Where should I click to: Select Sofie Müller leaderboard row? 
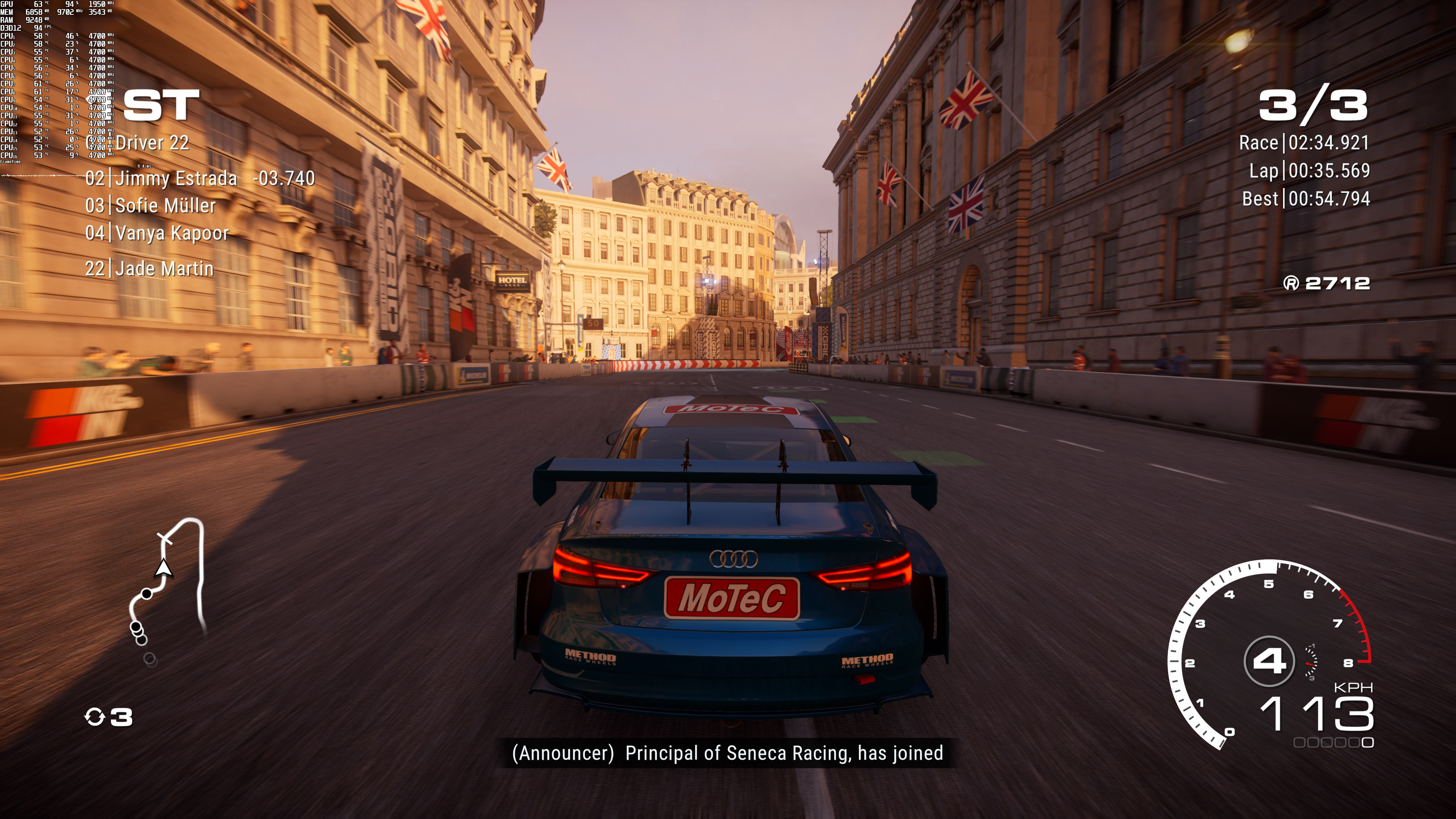coord(165,206)
